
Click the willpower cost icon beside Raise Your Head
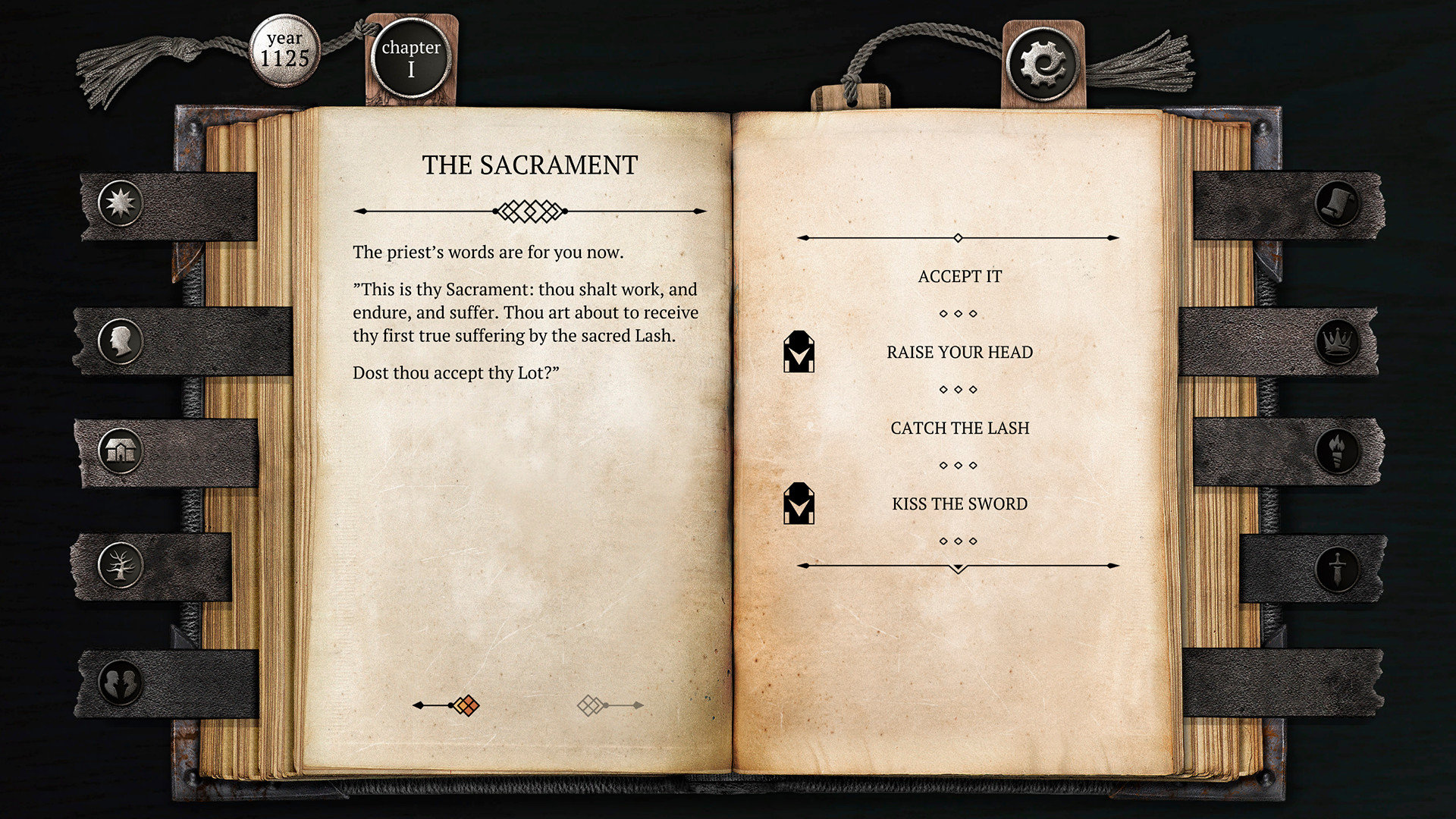[x=799, y=352]
